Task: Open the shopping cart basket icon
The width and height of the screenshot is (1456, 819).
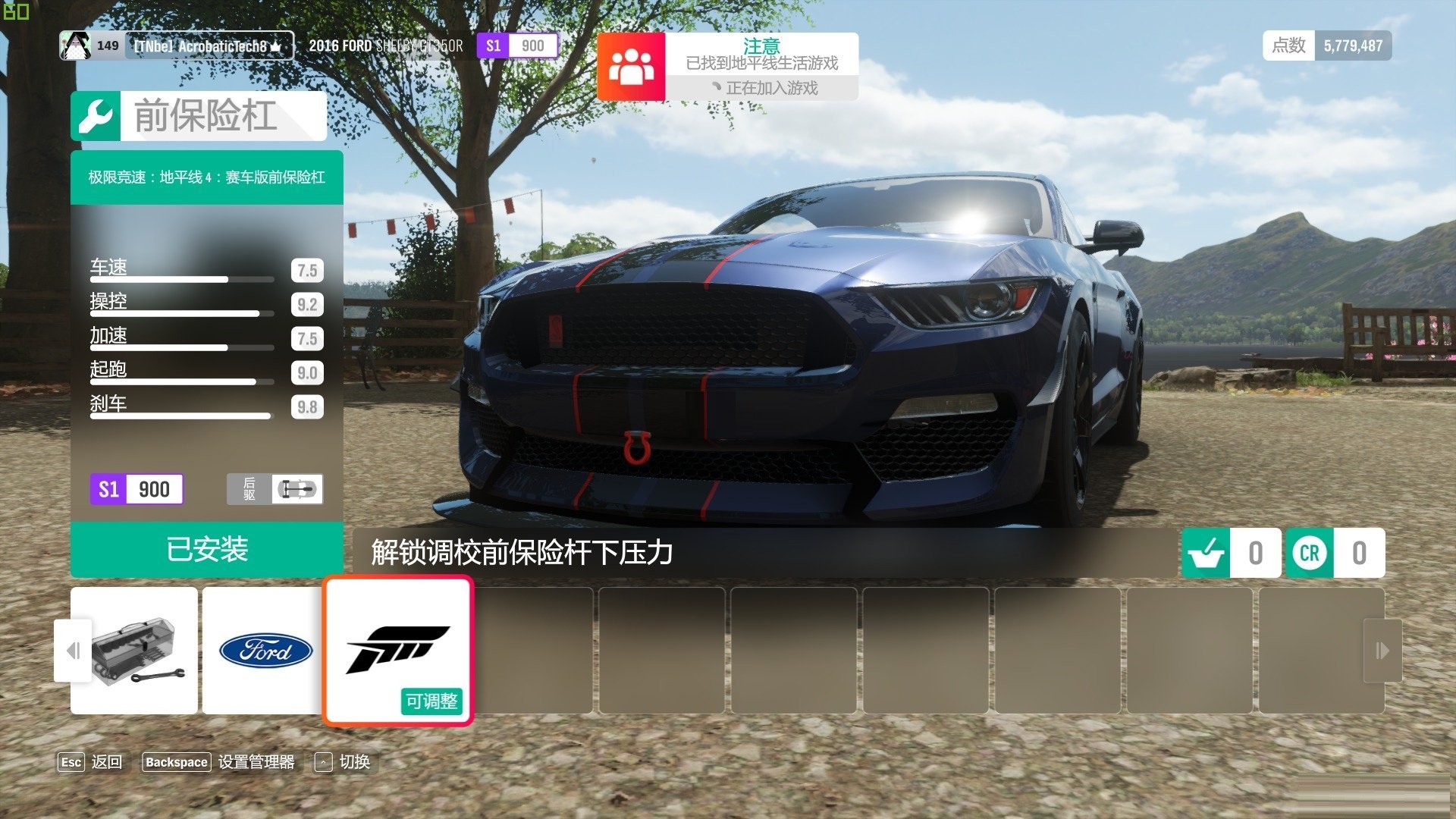Action: click(x=1206, y=553)
